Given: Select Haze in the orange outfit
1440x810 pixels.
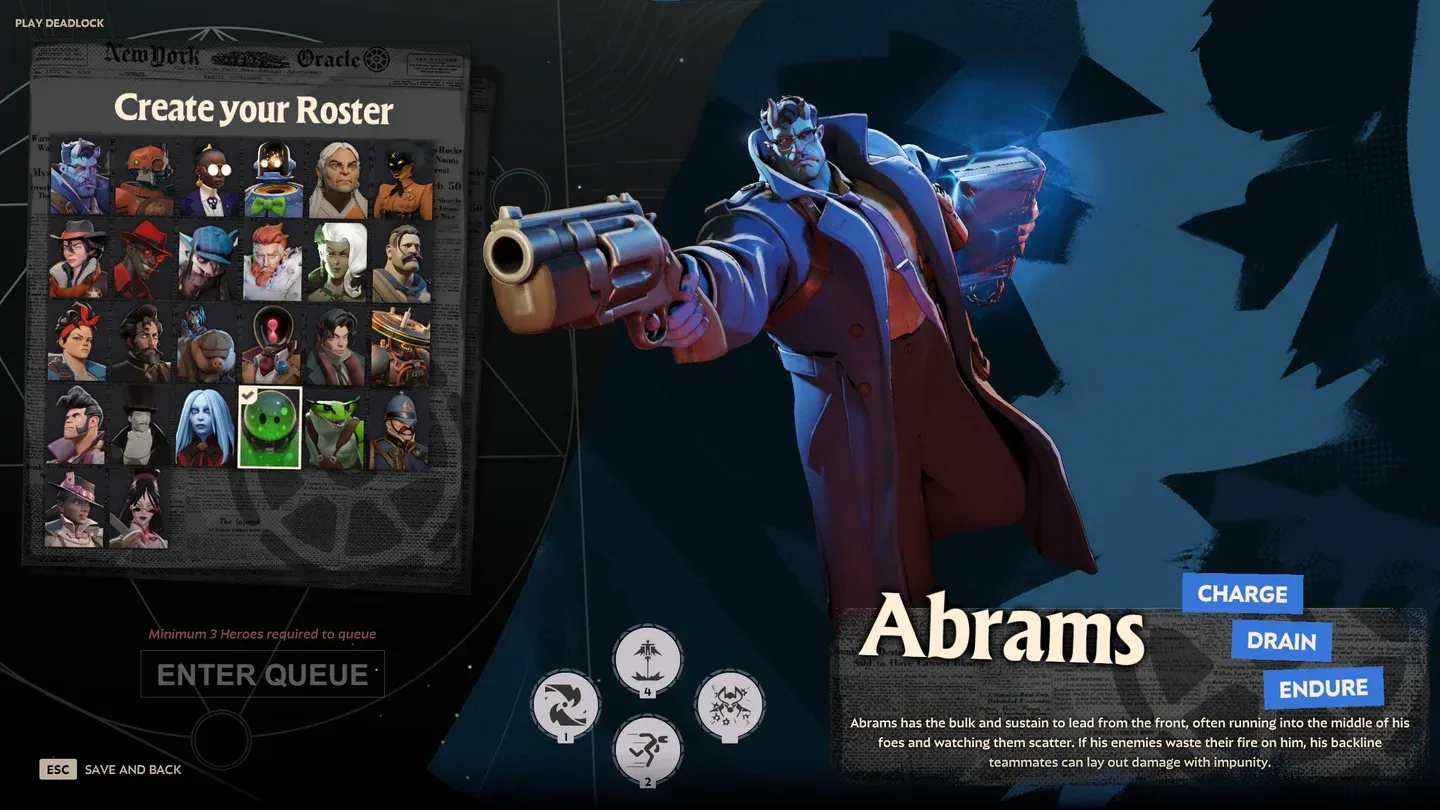Looking at the screenshot, I should pyautogui.click(x=402, y=179).
